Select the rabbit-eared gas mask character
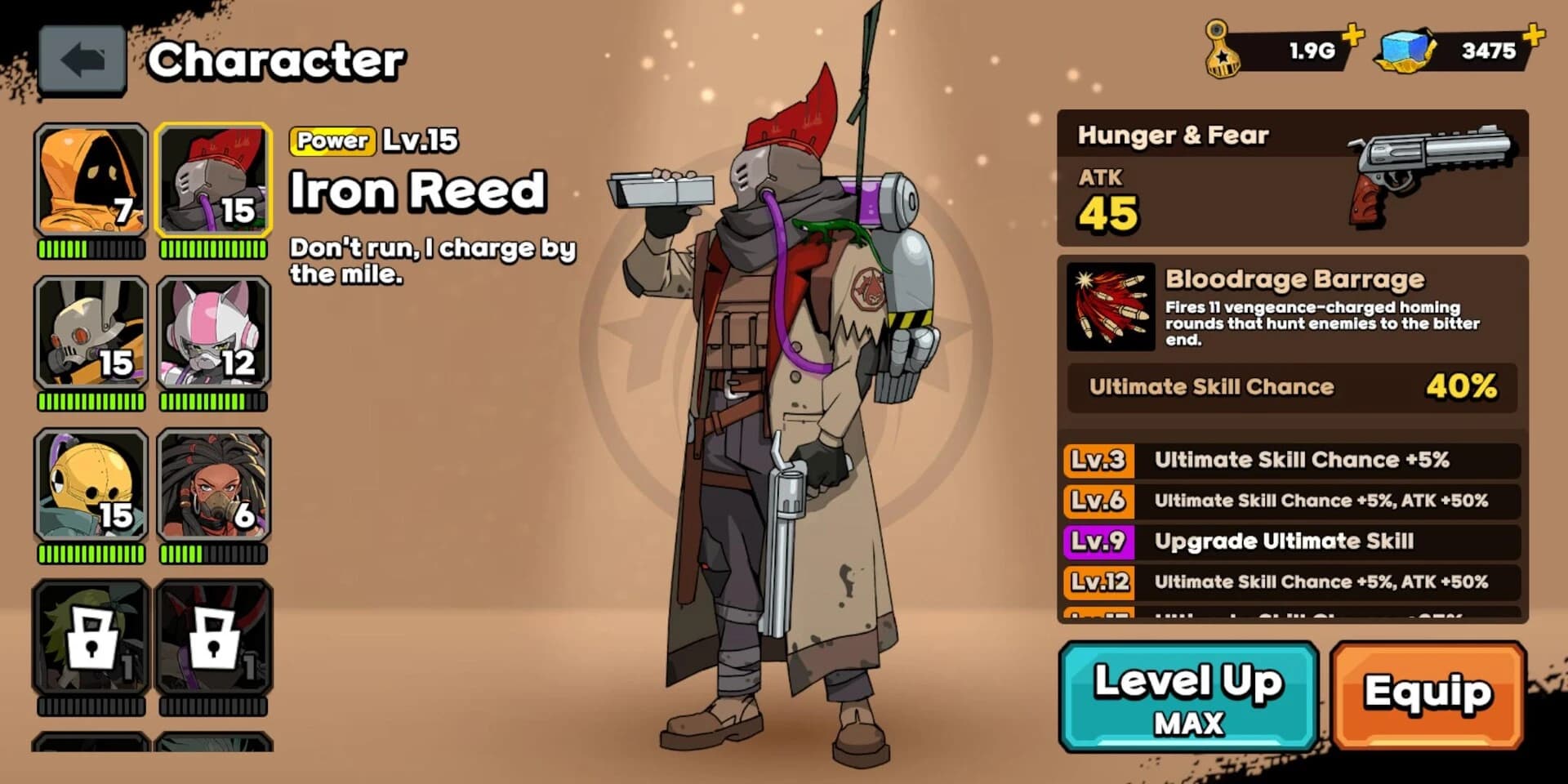Screen dimensions: 1568x784 91,332
